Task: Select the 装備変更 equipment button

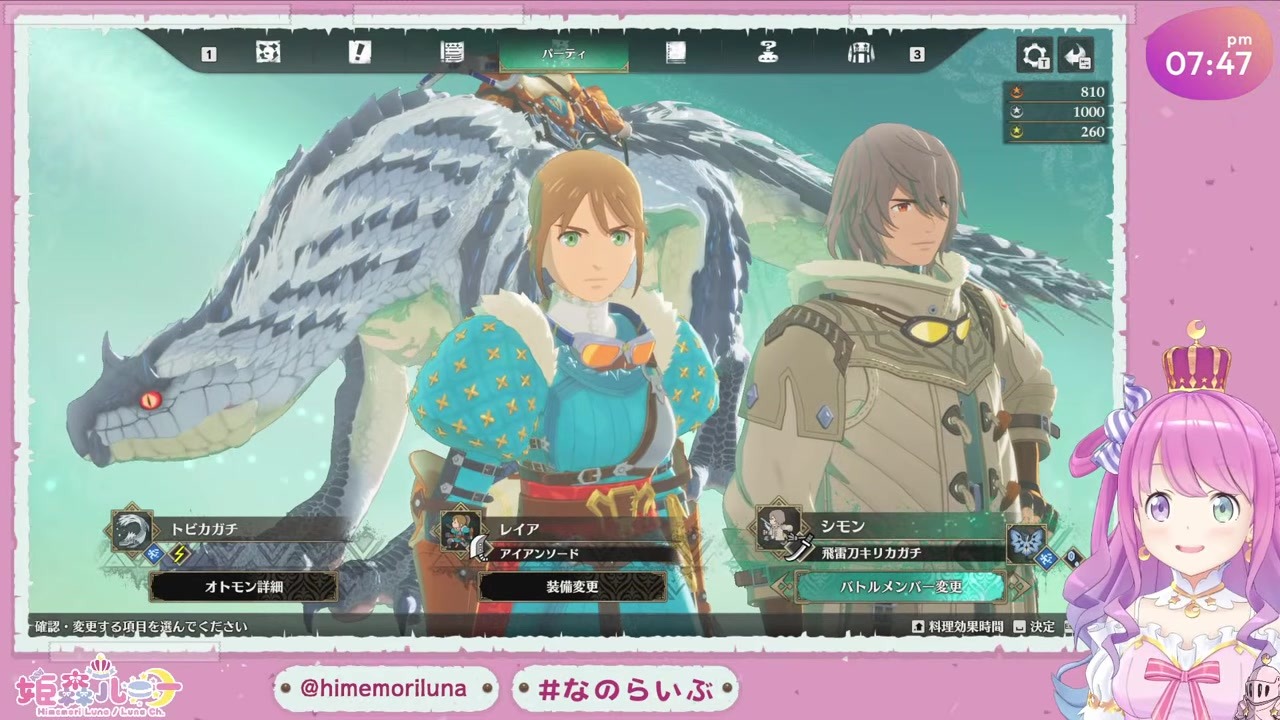Action: tap(572, 587)
